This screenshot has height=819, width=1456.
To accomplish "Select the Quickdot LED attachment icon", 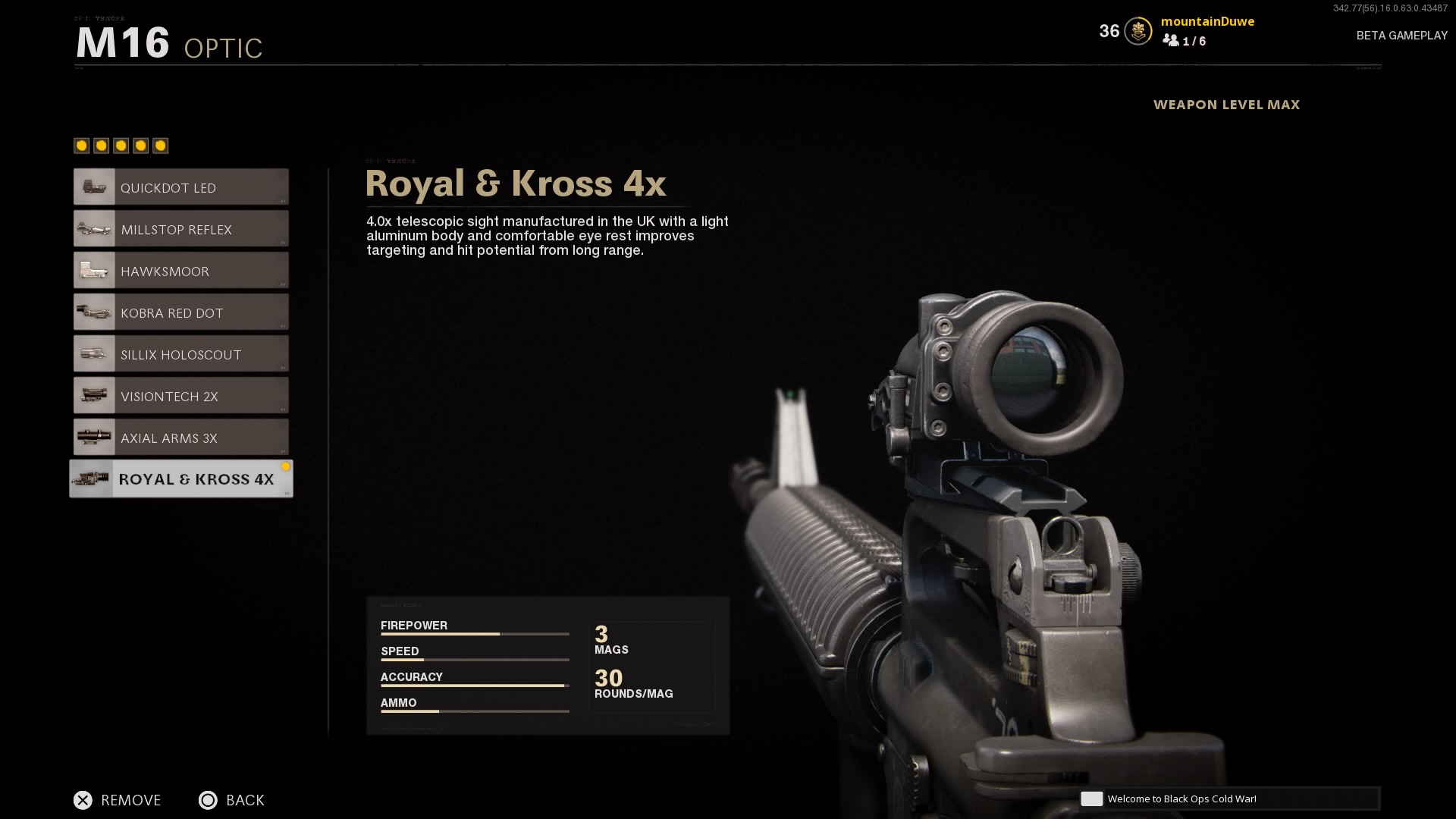I will point(94,187).
